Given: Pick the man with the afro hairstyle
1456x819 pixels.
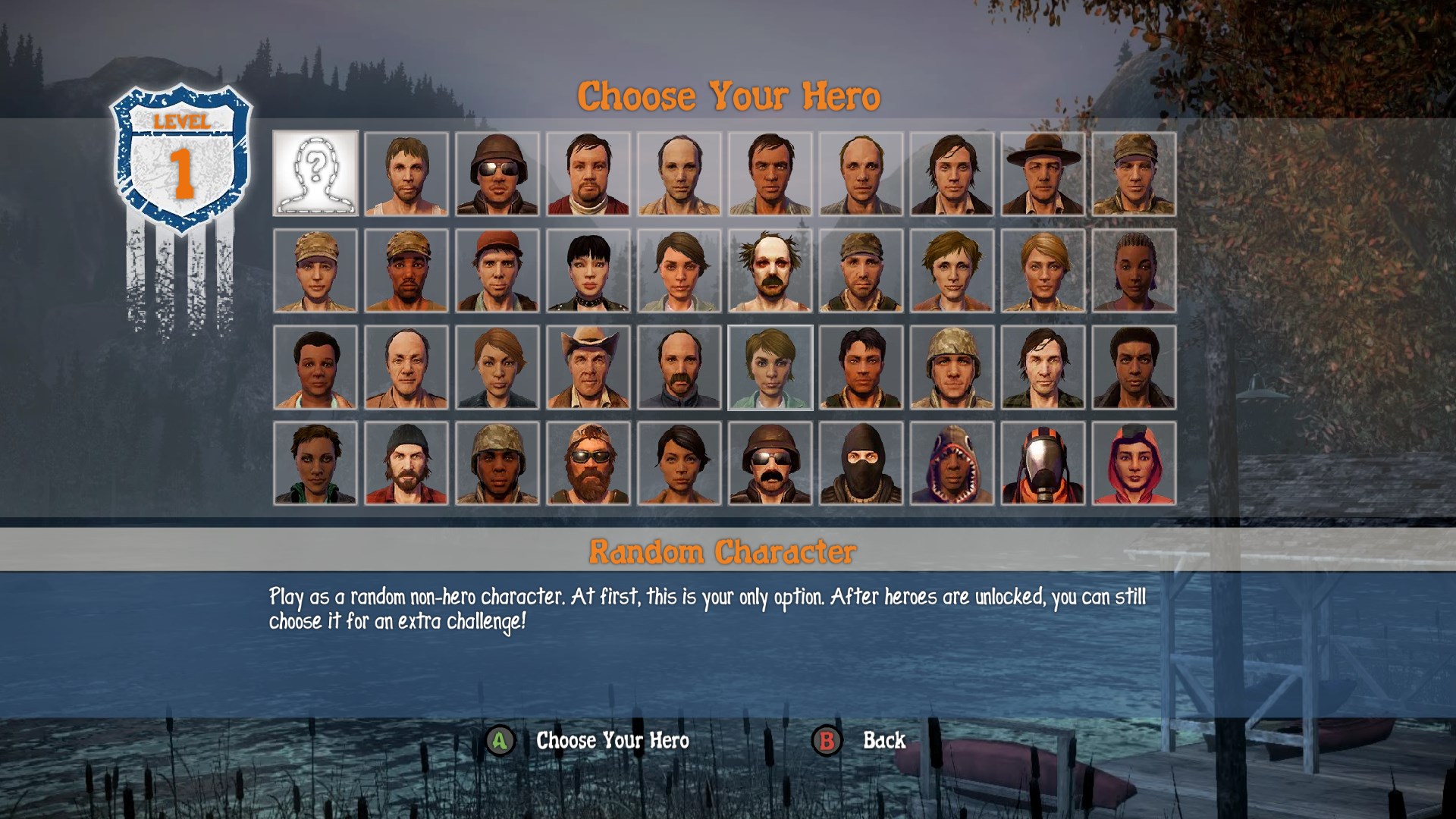Looking at the screenshot, I should pos(1134,368).
